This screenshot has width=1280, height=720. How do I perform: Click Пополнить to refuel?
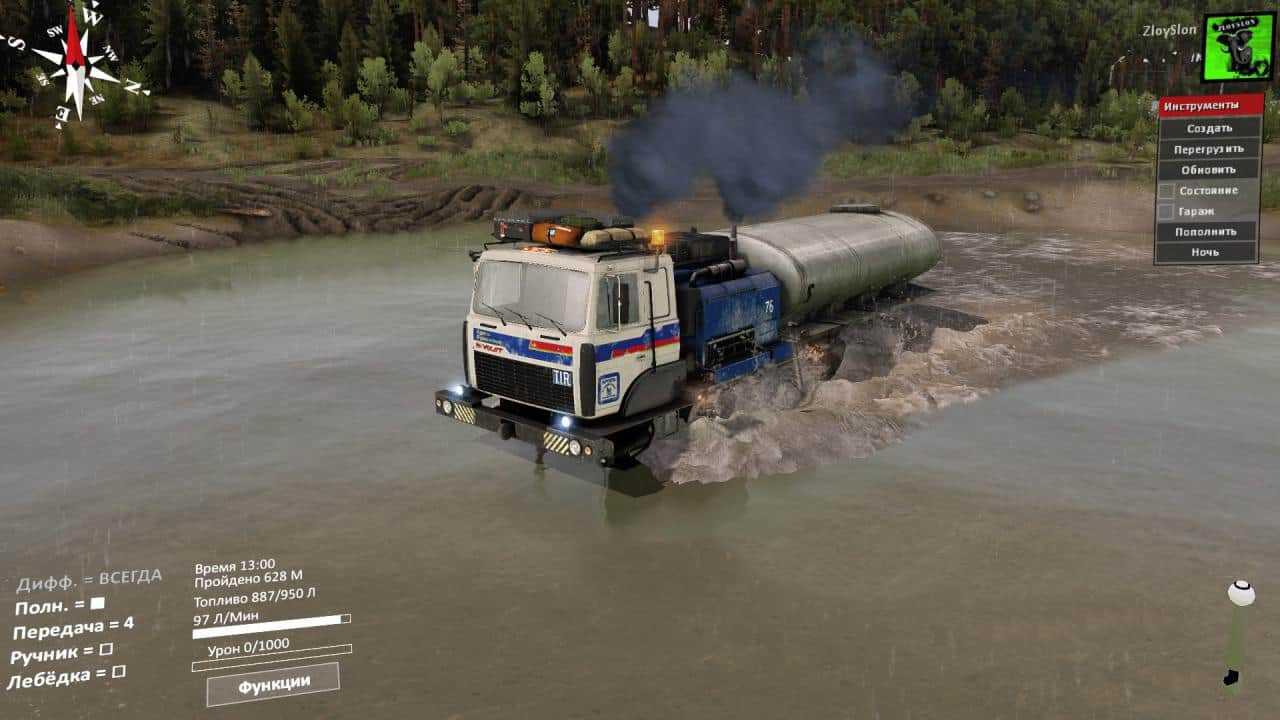pos(1209,232)
